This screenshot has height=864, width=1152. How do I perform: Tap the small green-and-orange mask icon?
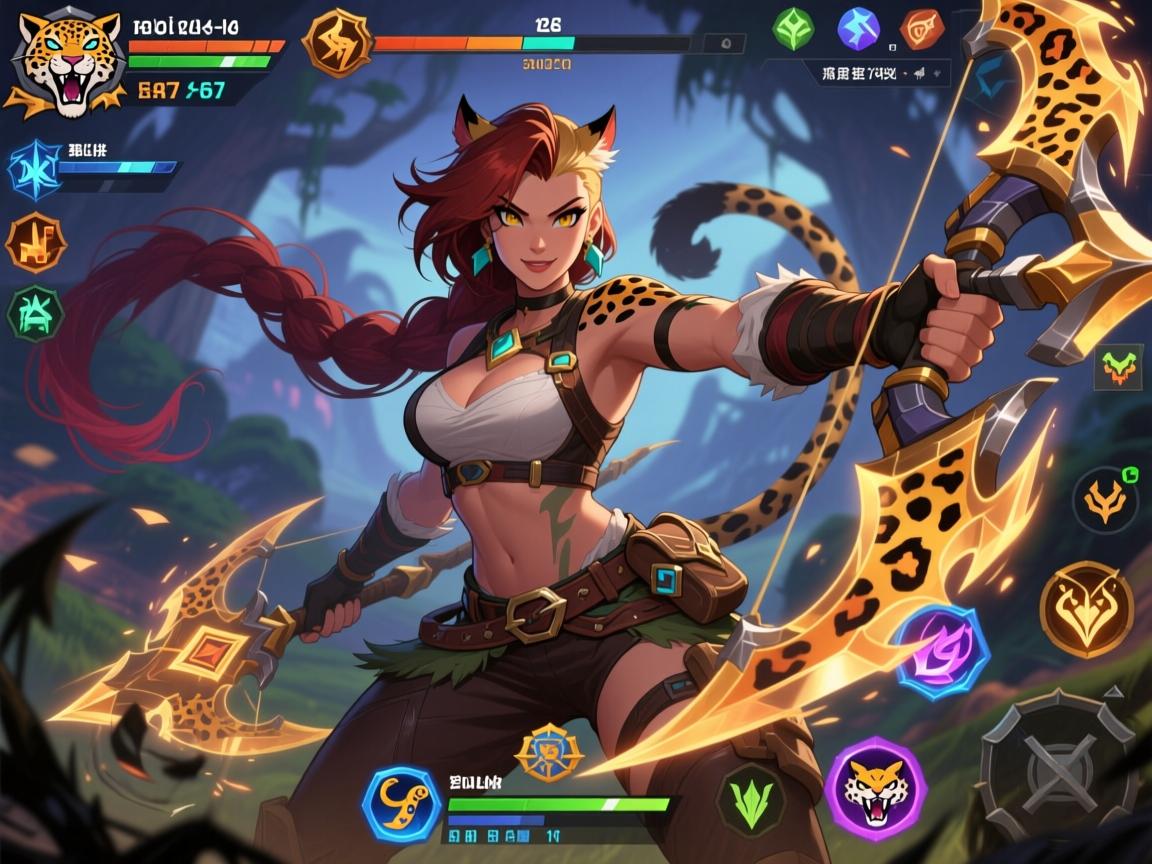click(1119, 367)
